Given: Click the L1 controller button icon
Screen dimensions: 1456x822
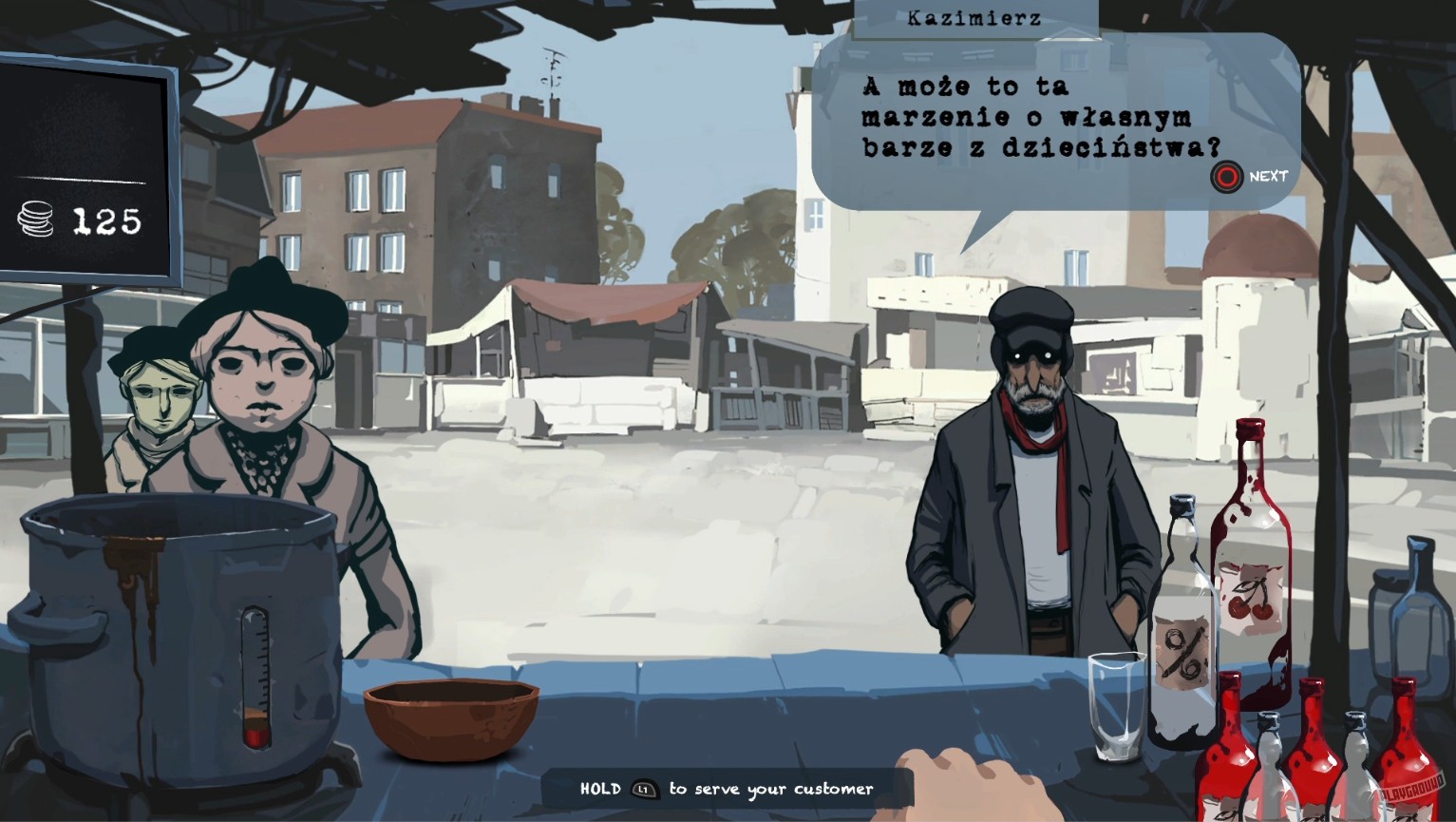Looking at the screenshot, I should pos(644,789).
